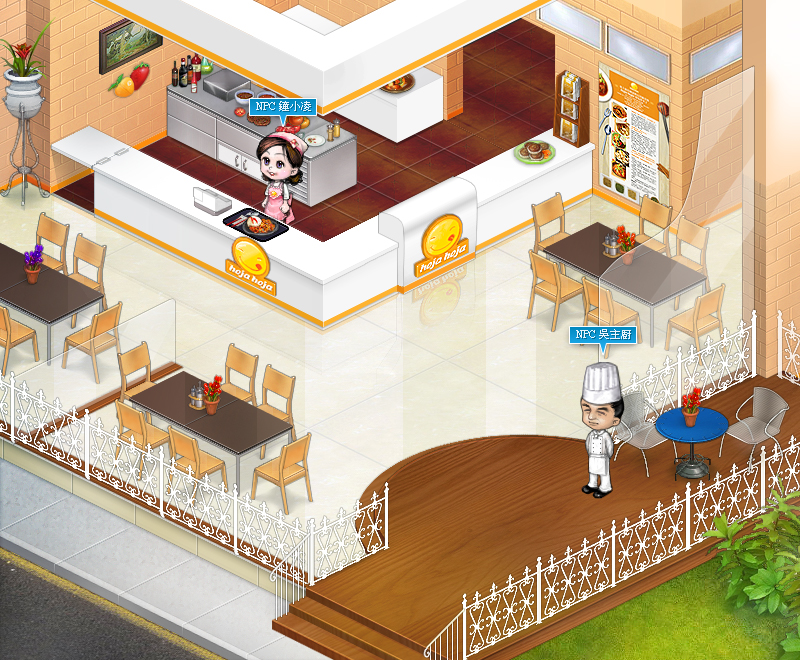This screenshot has width=800, height=660.
Task: Click the NPC 鍾小凌 name tag
Action: pos(282,106)
